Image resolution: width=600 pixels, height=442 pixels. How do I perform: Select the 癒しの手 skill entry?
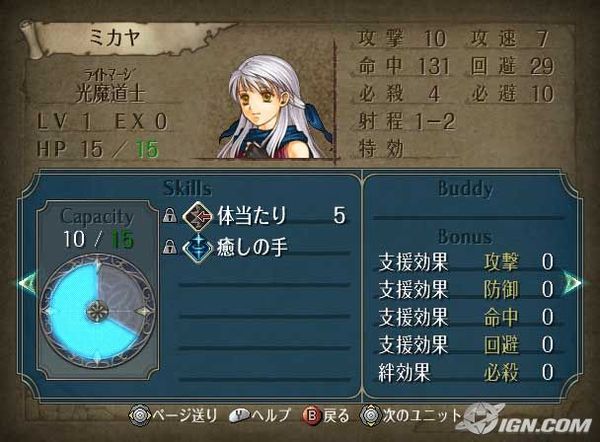[243, 247]
